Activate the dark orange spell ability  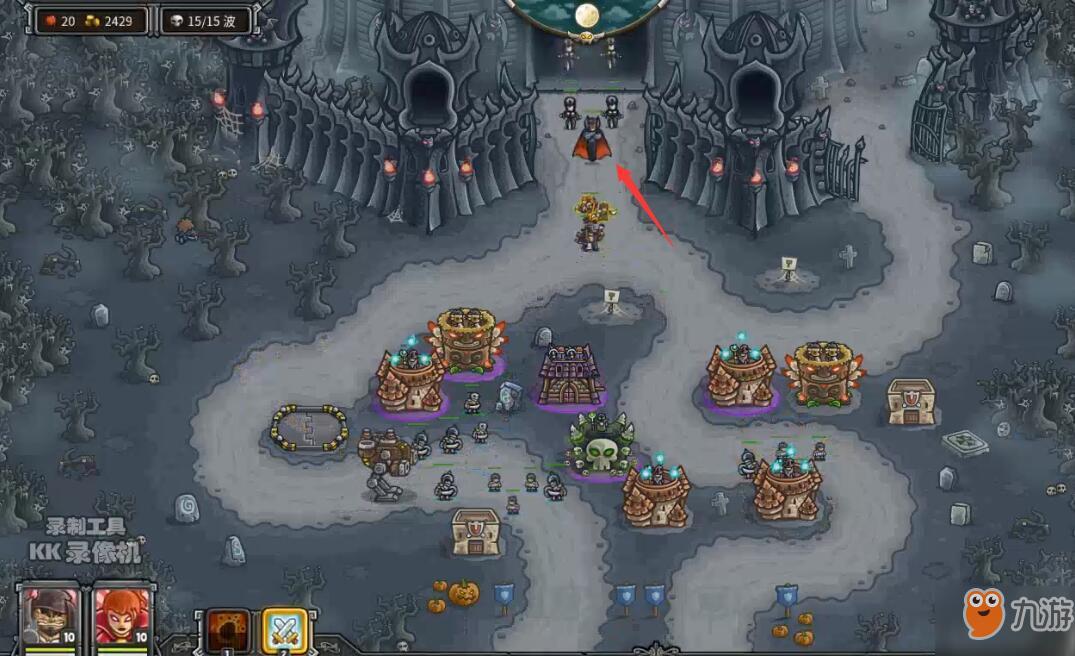tap(228, 632)
